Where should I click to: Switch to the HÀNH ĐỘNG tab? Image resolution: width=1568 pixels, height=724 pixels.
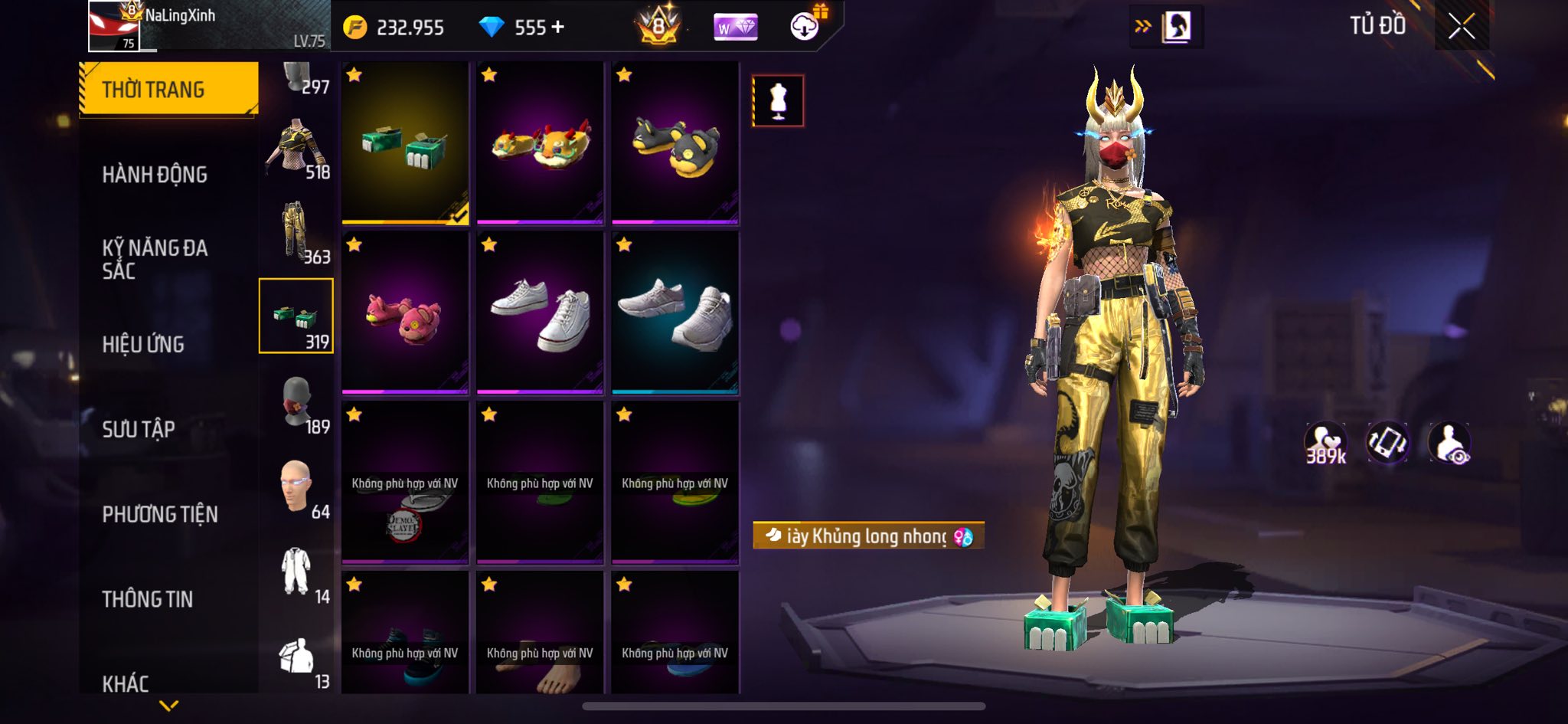click(x=155, y=175)
